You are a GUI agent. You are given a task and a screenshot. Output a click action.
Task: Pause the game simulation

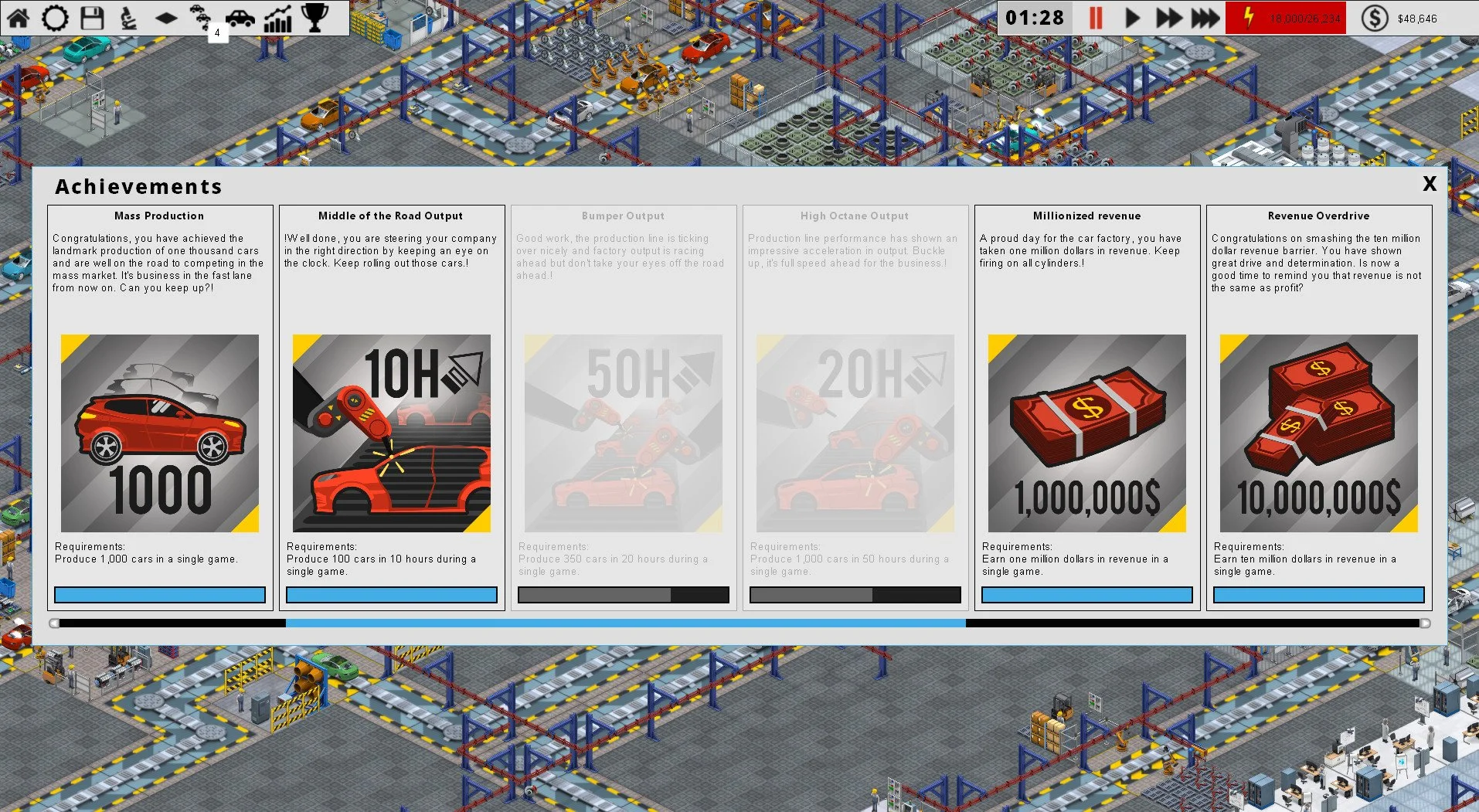tap(1094, 17)
